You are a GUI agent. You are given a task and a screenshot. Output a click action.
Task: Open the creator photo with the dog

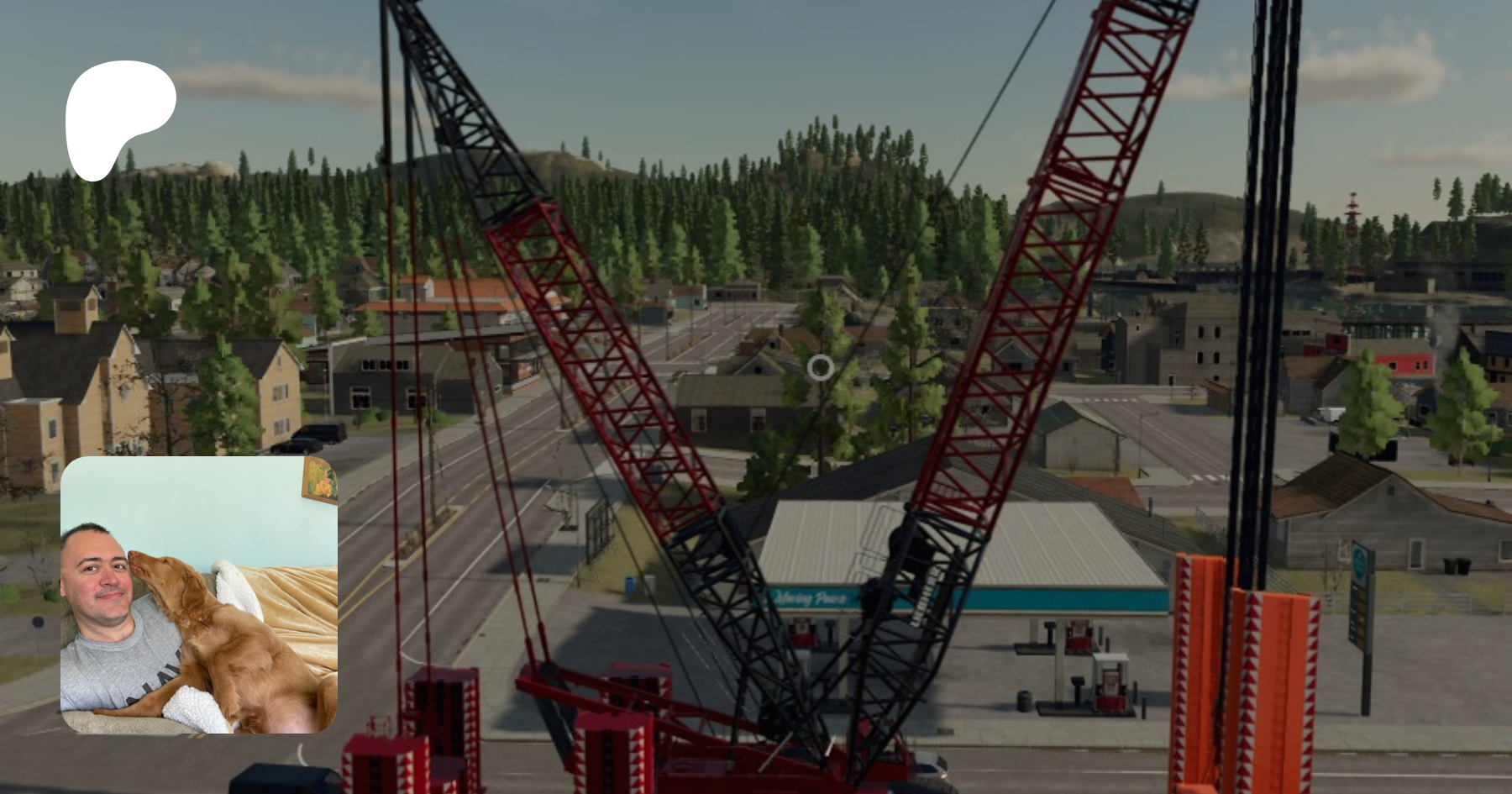[199, 595]
